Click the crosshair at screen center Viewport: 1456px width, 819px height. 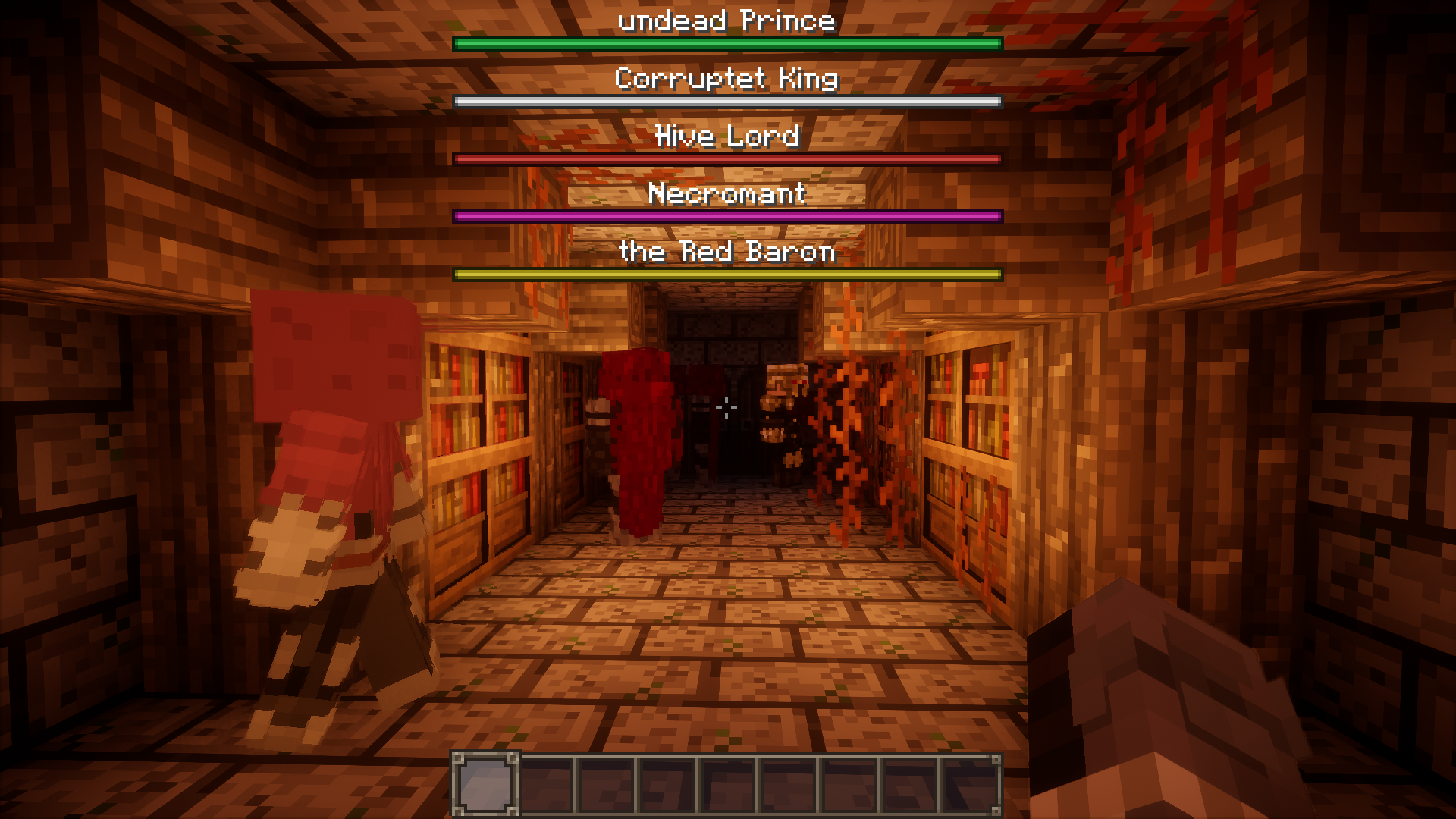point(726,408)
